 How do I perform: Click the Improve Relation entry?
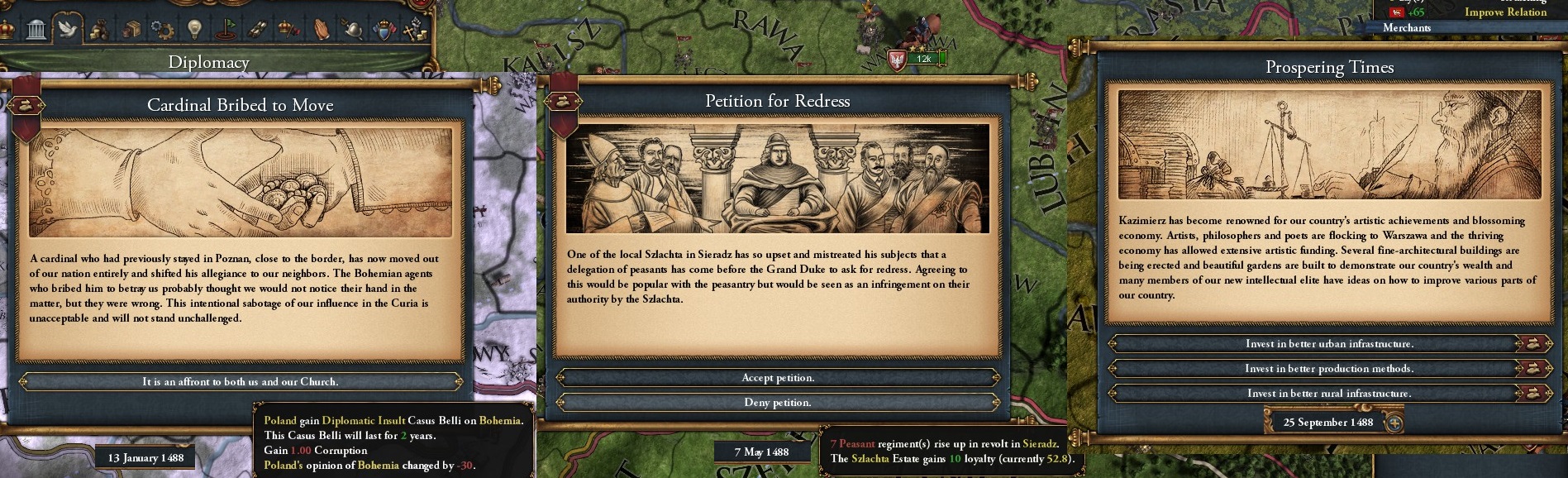pos(1505,12)
